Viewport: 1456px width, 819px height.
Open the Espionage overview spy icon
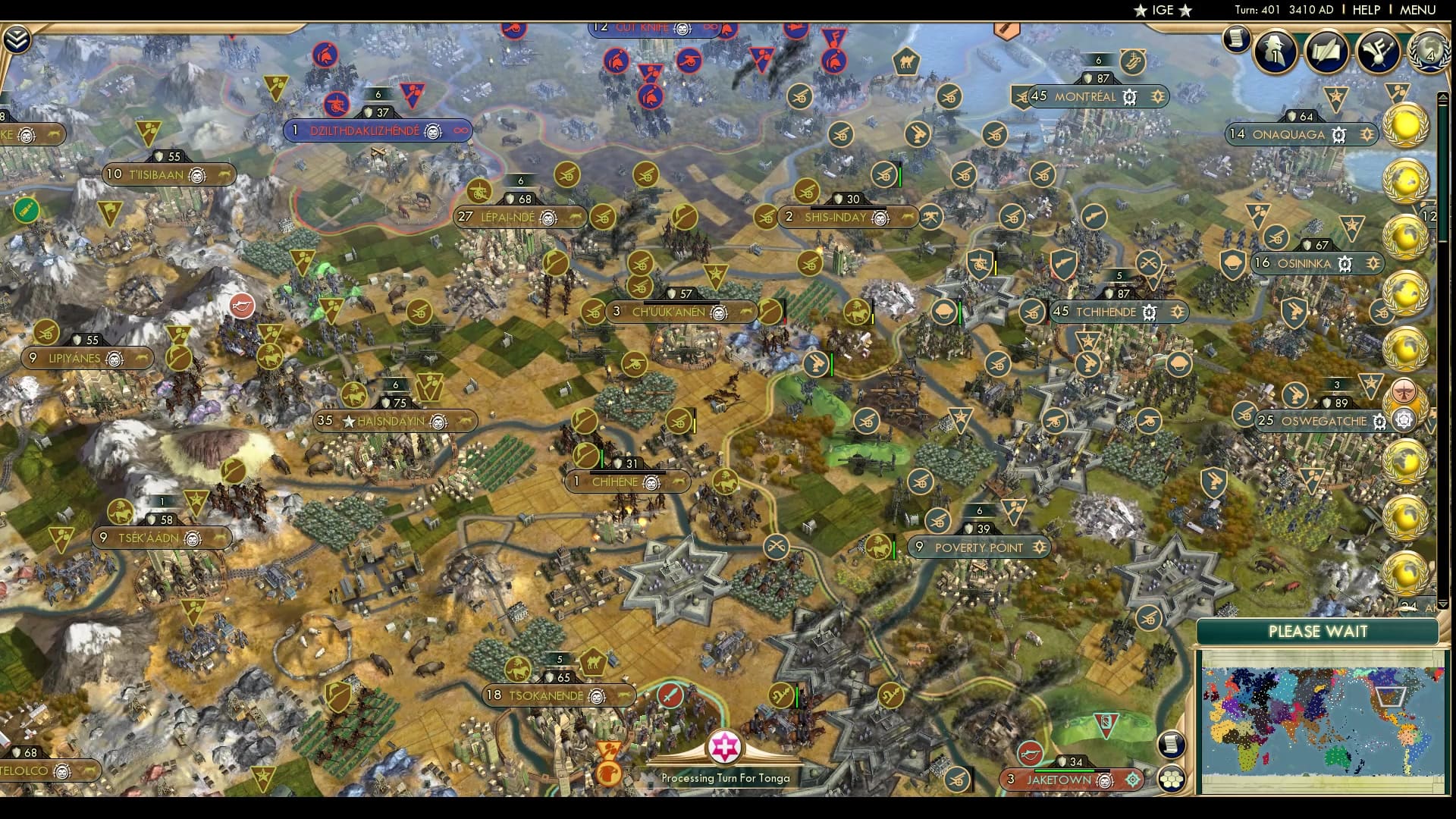pos(1274,53)
